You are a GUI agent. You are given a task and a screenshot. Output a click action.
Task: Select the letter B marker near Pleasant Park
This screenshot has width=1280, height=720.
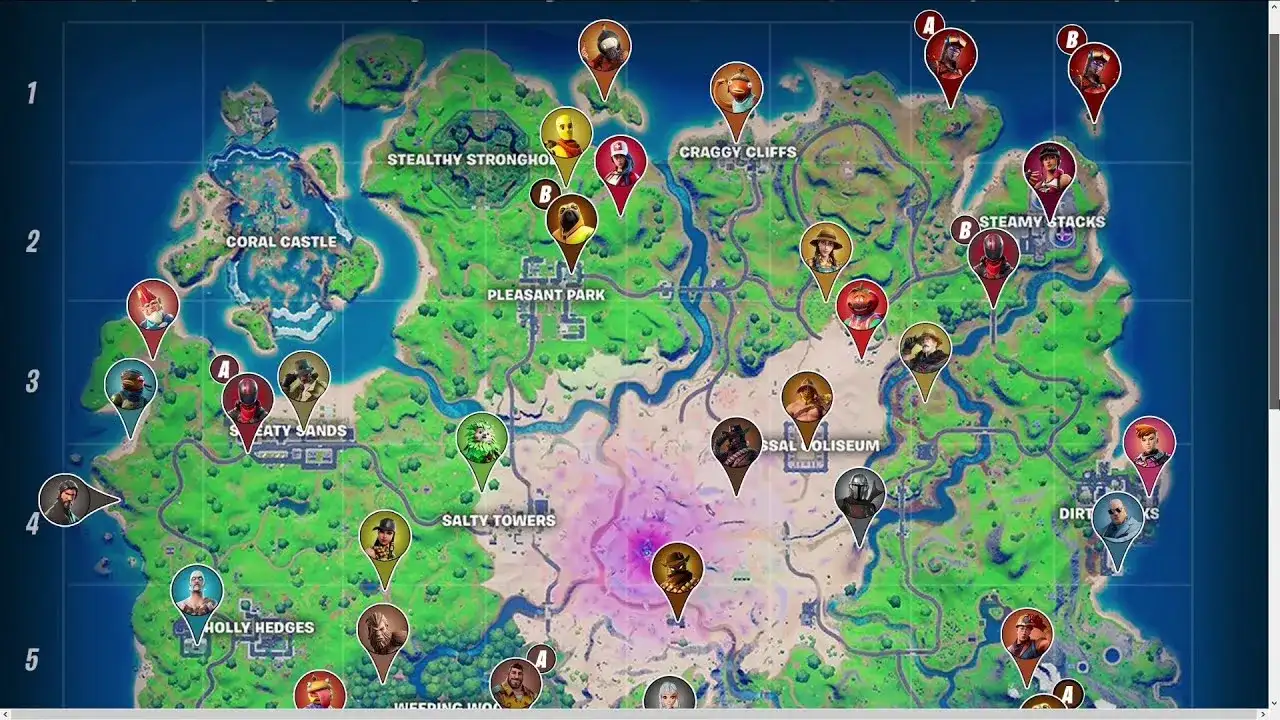[x=543, y=192]
